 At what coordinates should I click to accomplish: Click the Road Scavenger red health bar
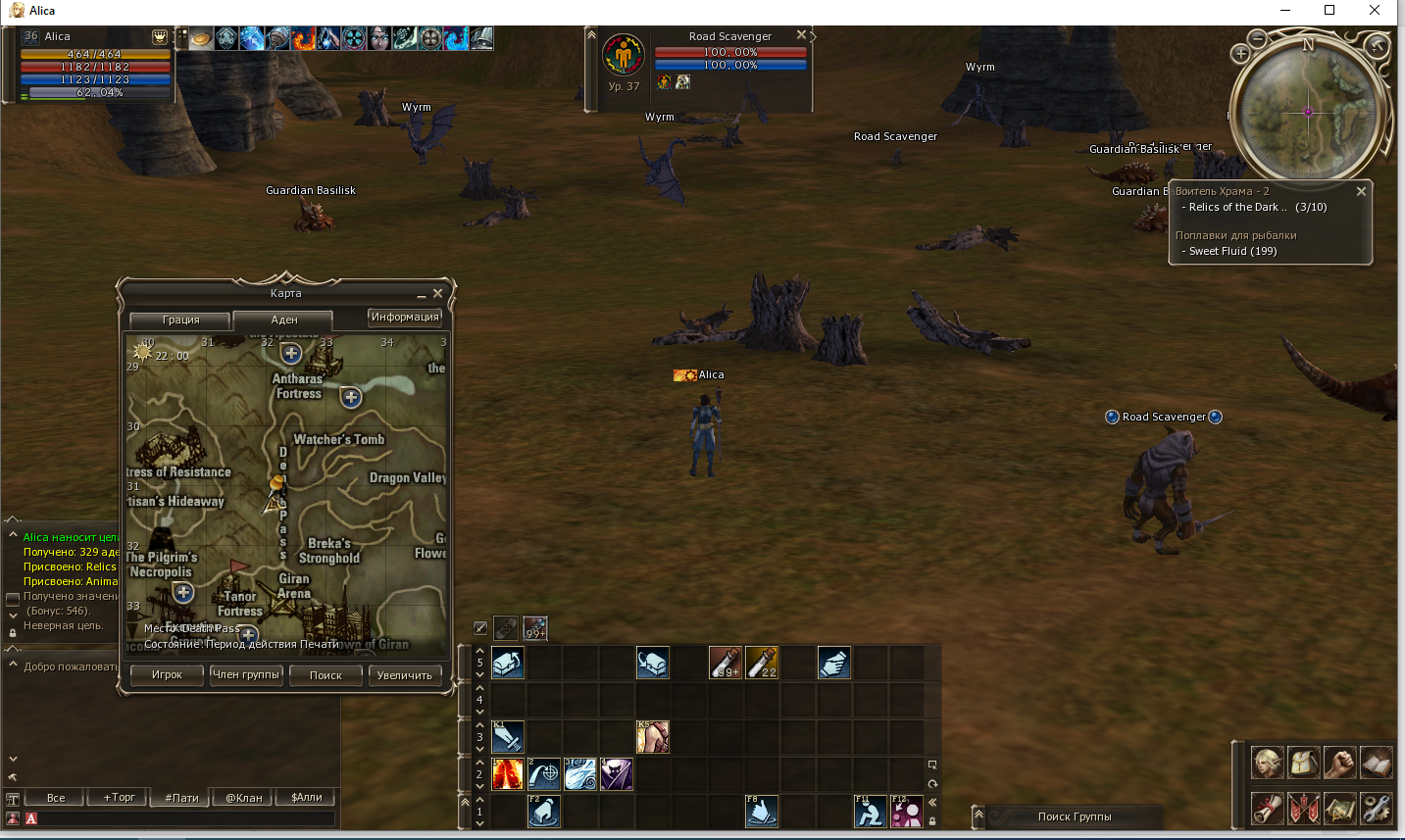tap(730, 53)
